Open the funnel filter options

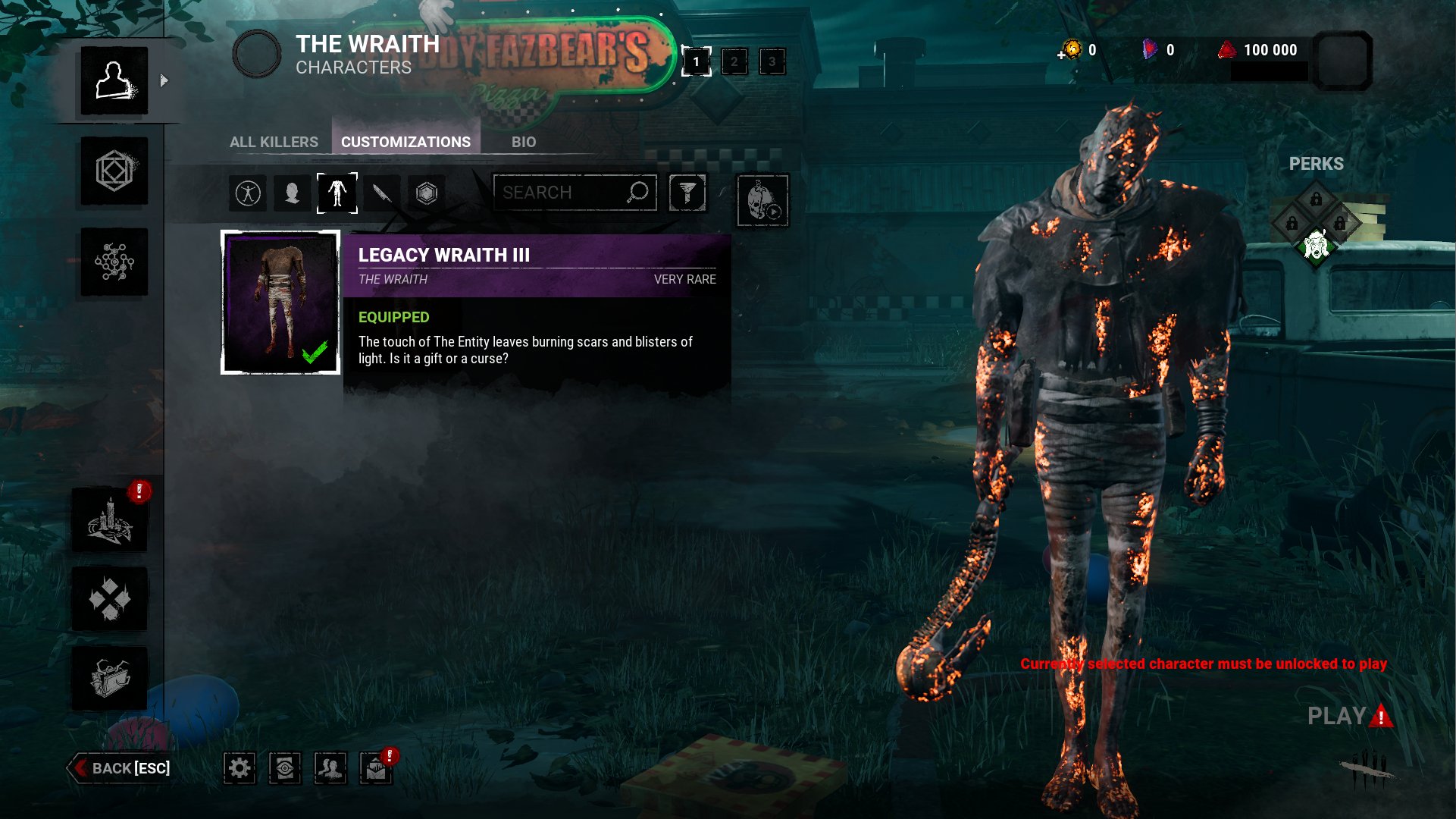(x=687, y=193)
